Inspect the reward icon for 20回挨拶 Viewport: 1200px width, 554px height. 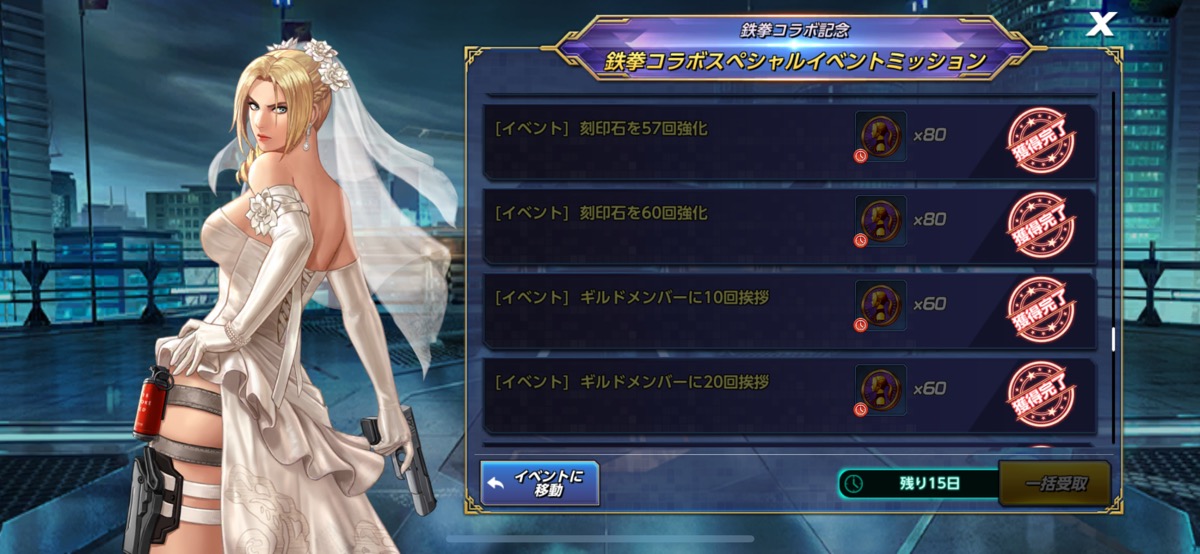(881, 389)
